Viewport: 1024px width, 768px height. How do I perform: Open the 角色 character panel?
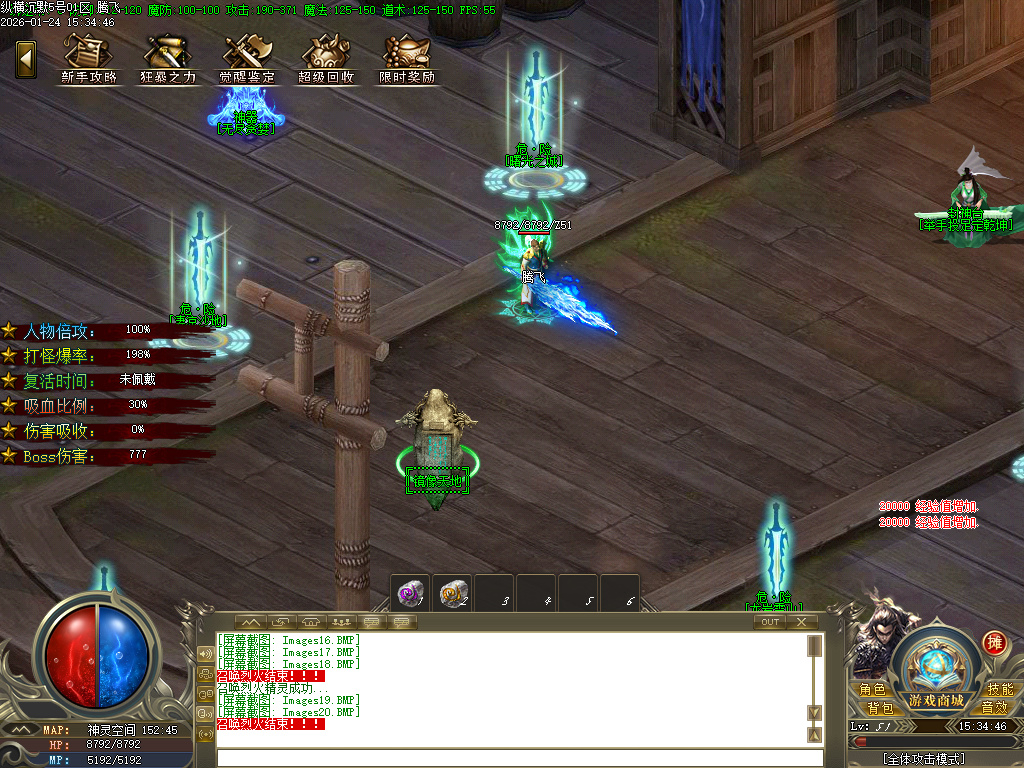(x=872, y=689)
